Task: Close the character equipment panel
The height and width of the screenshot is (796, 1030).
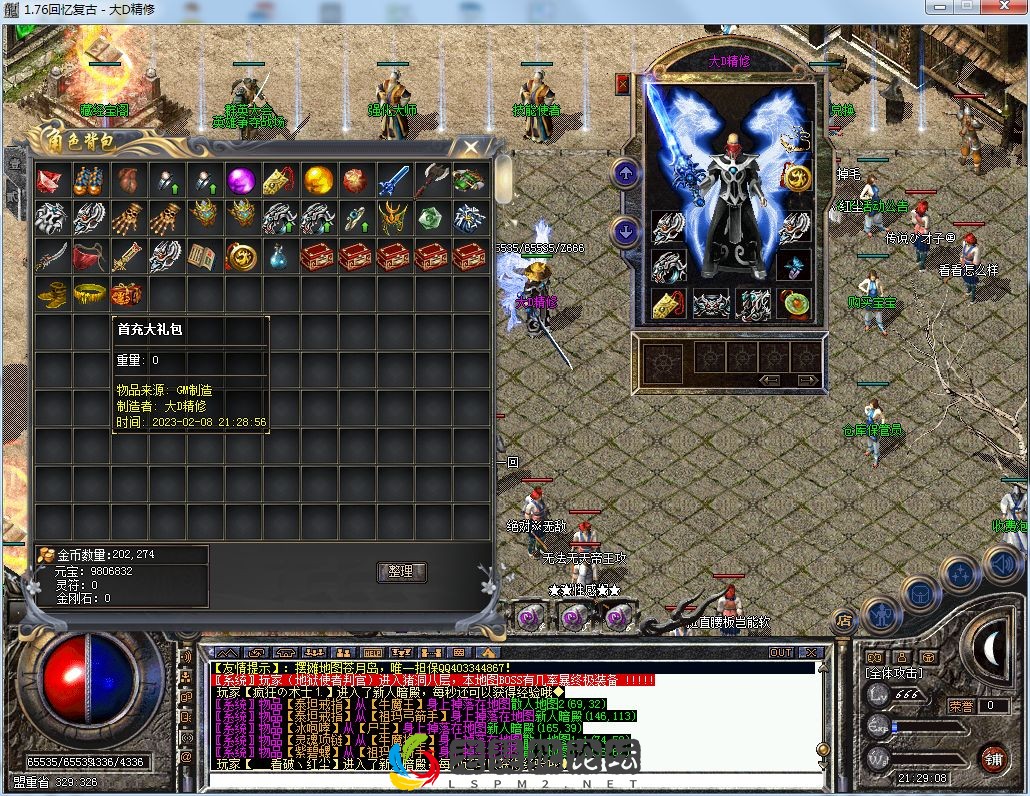Action: click(623, 84)
